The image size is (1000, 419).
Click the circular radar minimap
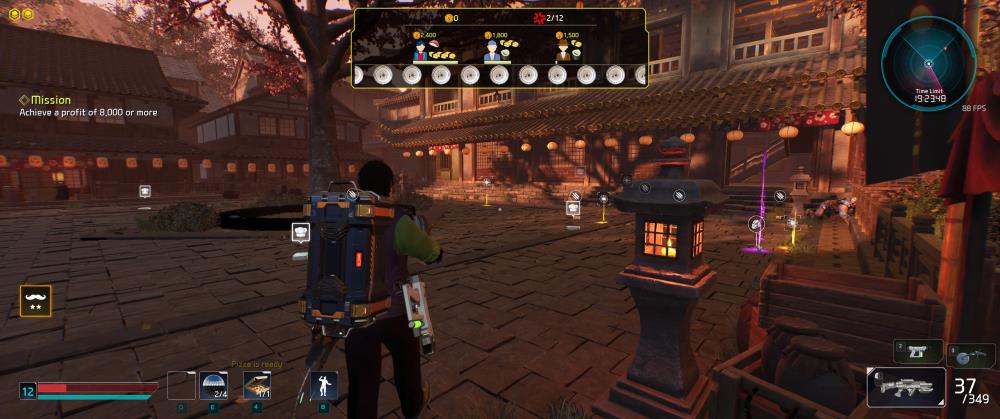(928, 62)
